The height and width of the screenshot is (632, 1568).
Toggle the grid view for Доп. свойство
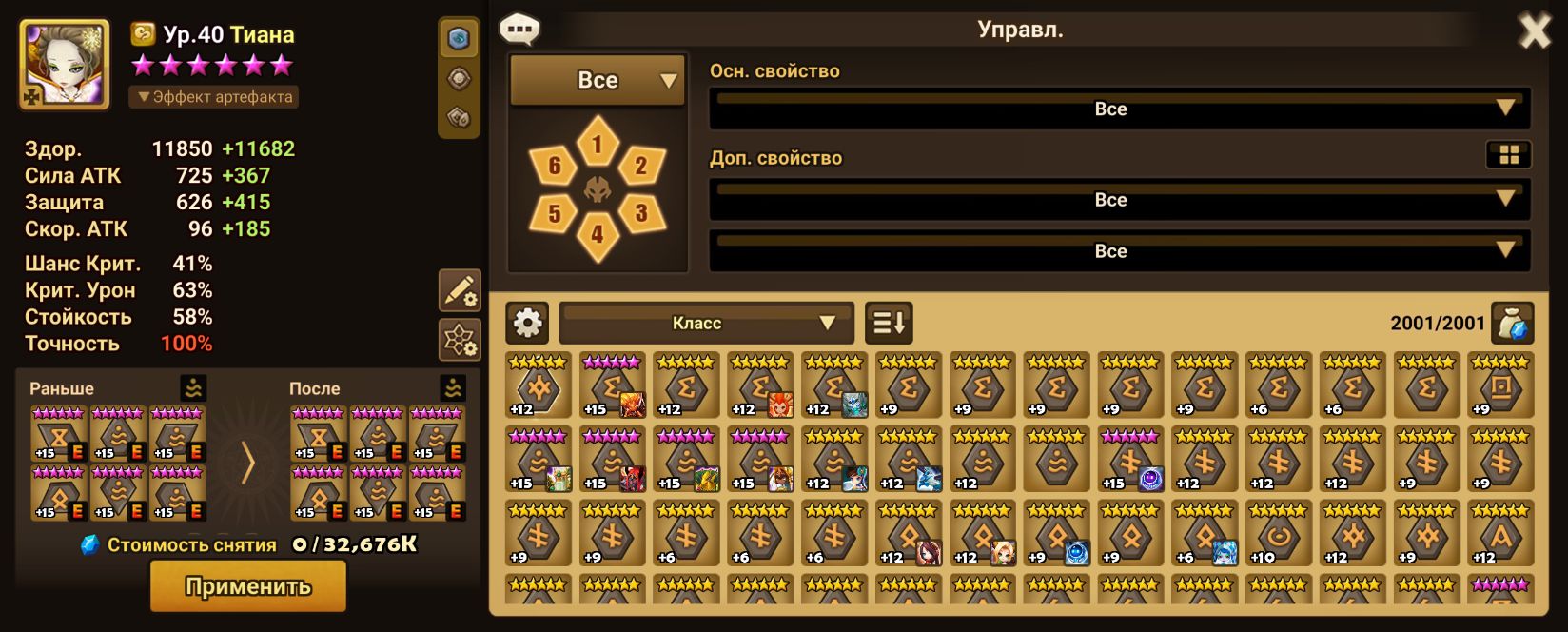tap(1508, 155)
